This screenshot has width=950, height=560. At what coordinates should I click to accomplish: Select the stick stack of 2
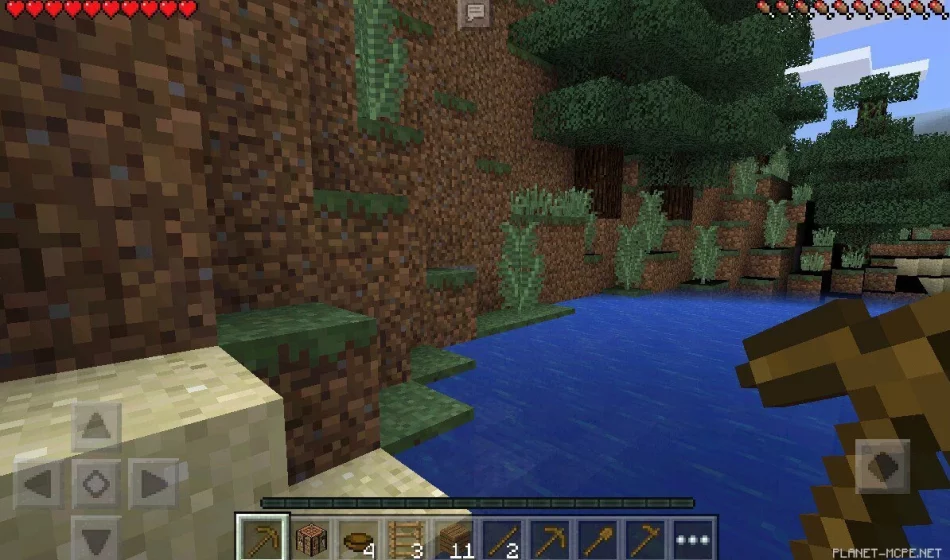pos(500,536)
